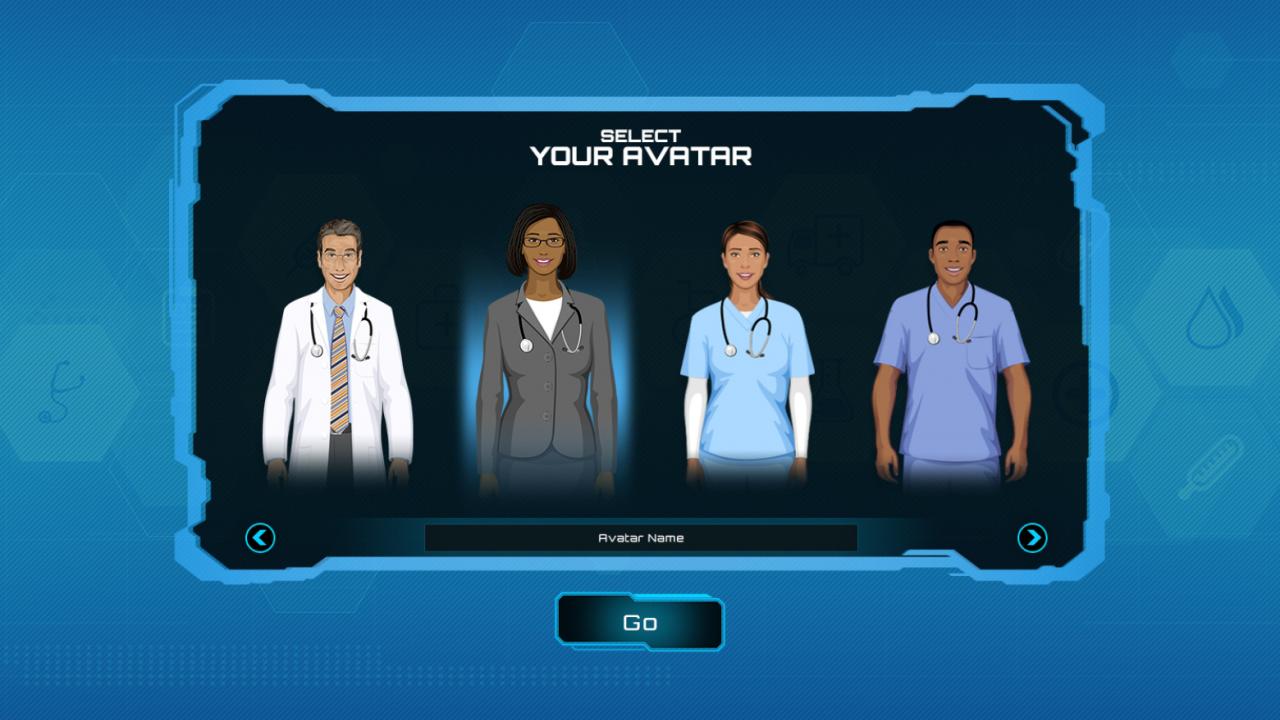
Task: Show previous avatars with the left arrow
Action: [260, 538]
